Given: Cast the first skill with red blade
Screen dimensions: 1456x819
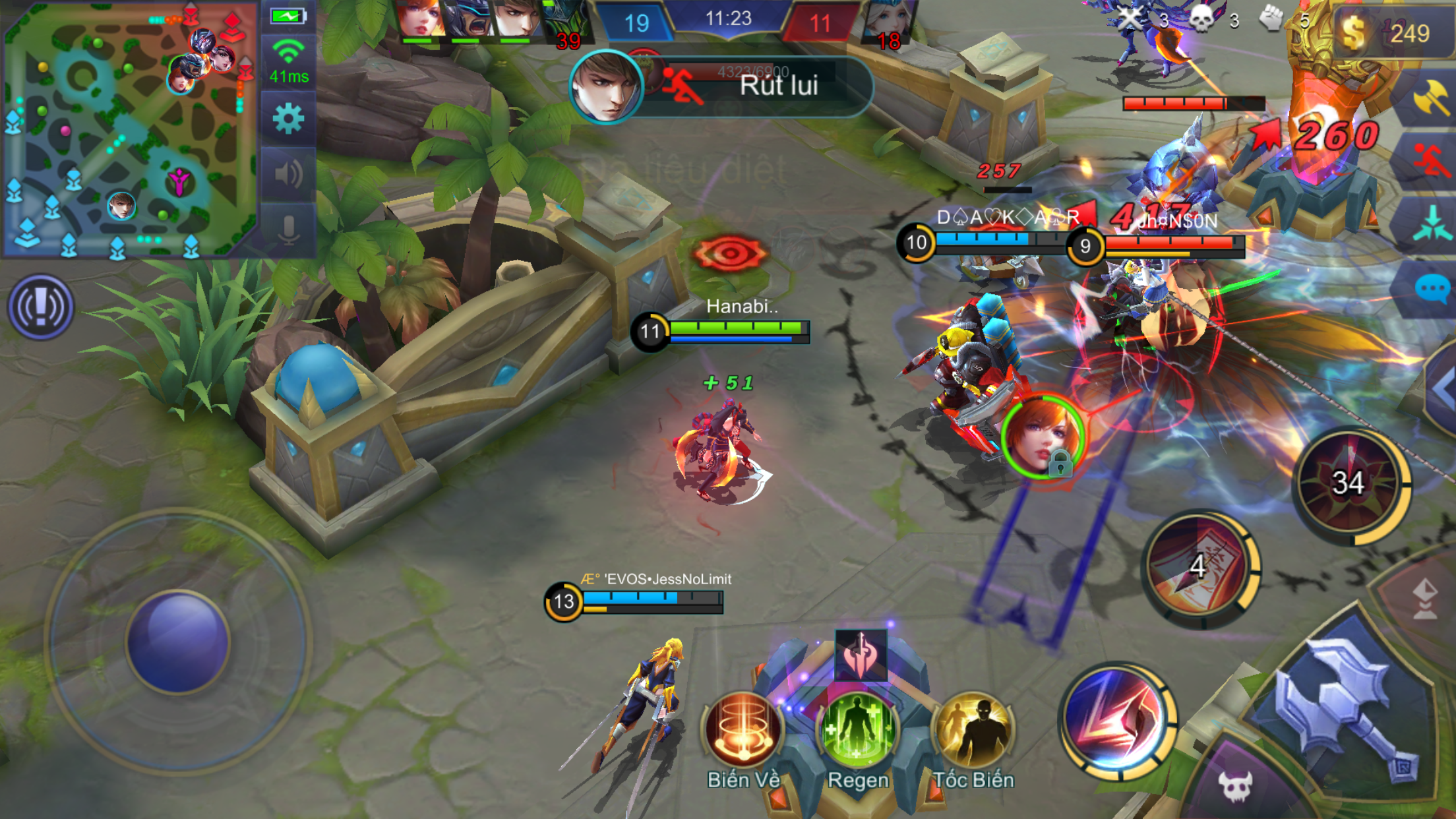Looking at the screenshot, I should tap(1118, 720).
